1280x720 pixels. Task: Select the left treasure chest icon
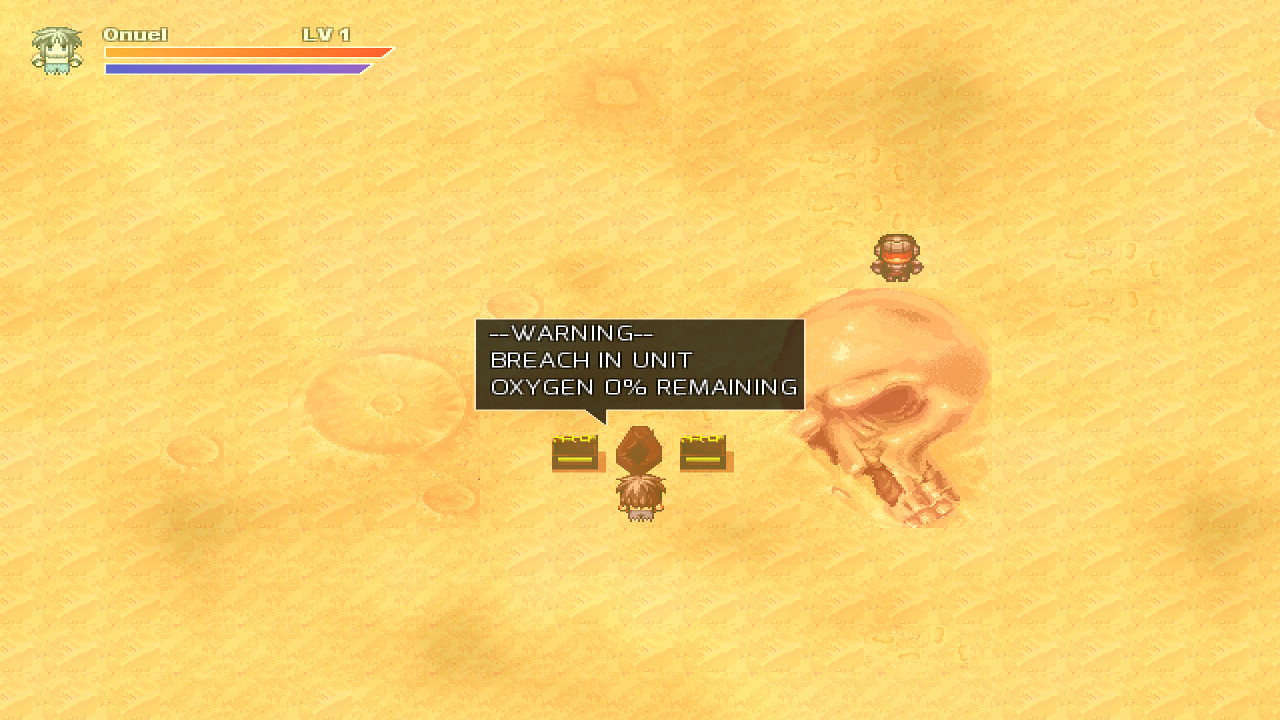(574, 452)
